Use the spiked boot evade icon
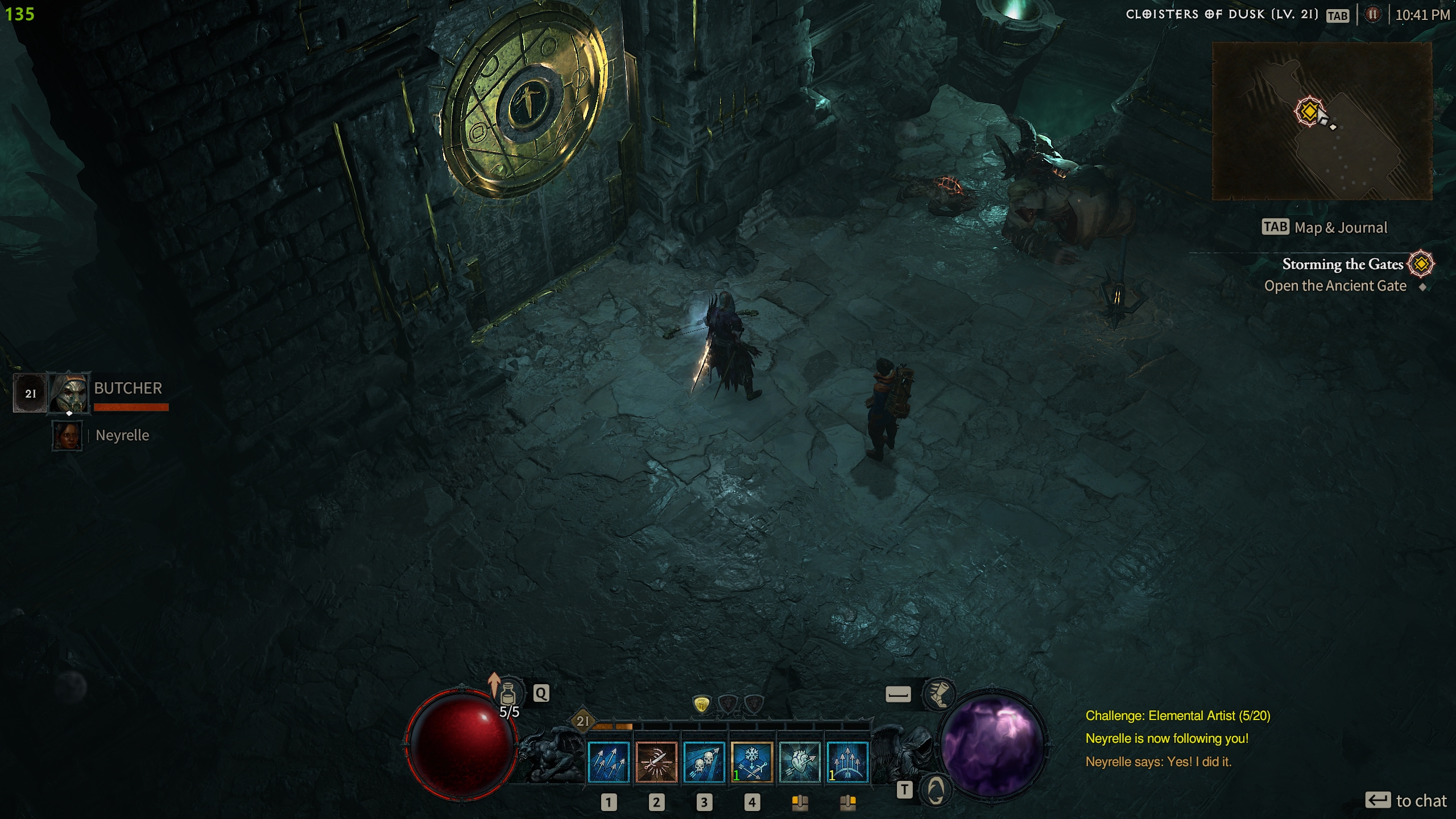The width and height of the screenshot is (1456, 819). pos(938,694)
